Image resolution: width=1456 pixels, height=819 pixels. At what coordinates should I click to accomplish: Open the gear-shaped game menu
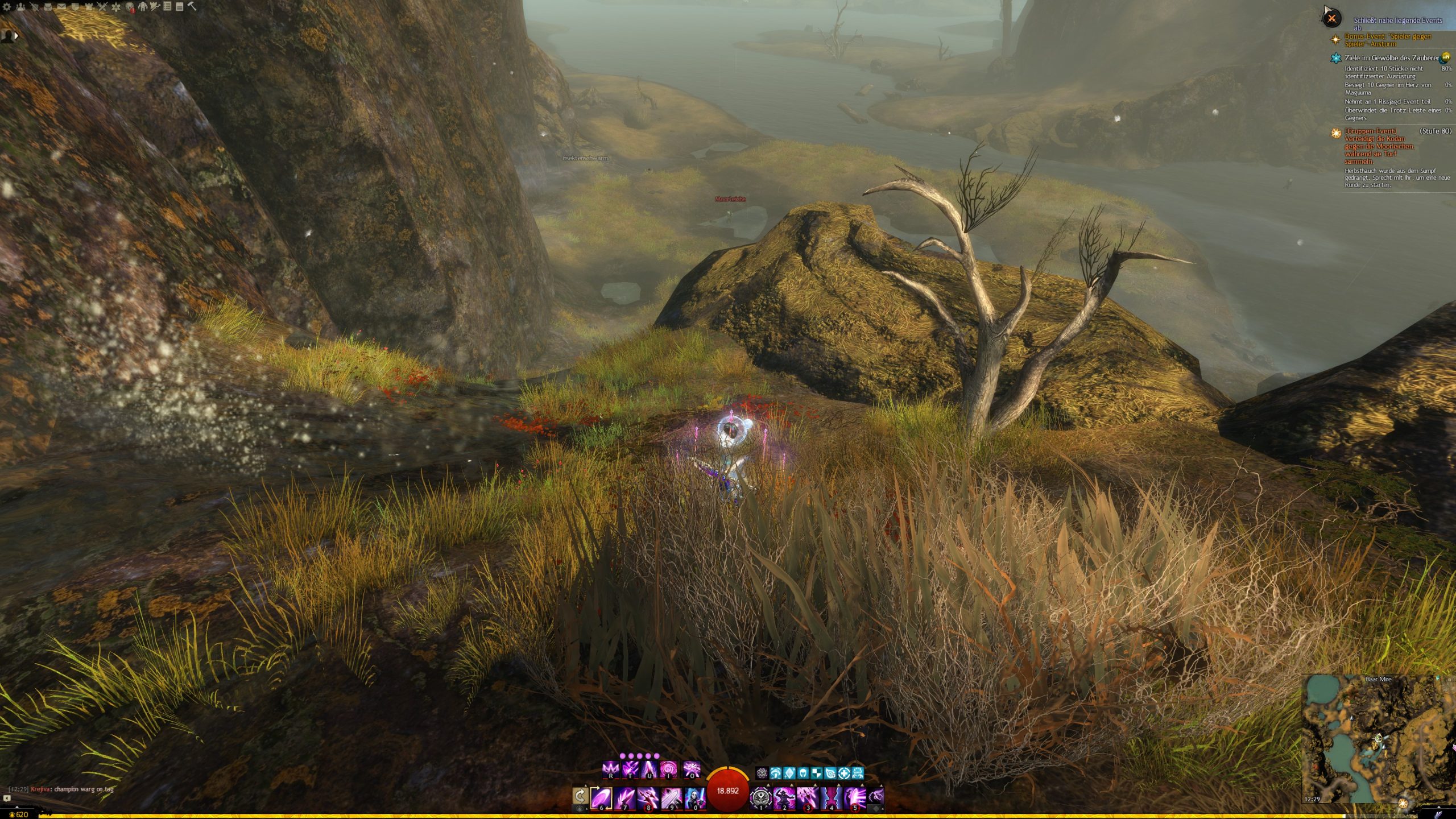pos(7,7)
